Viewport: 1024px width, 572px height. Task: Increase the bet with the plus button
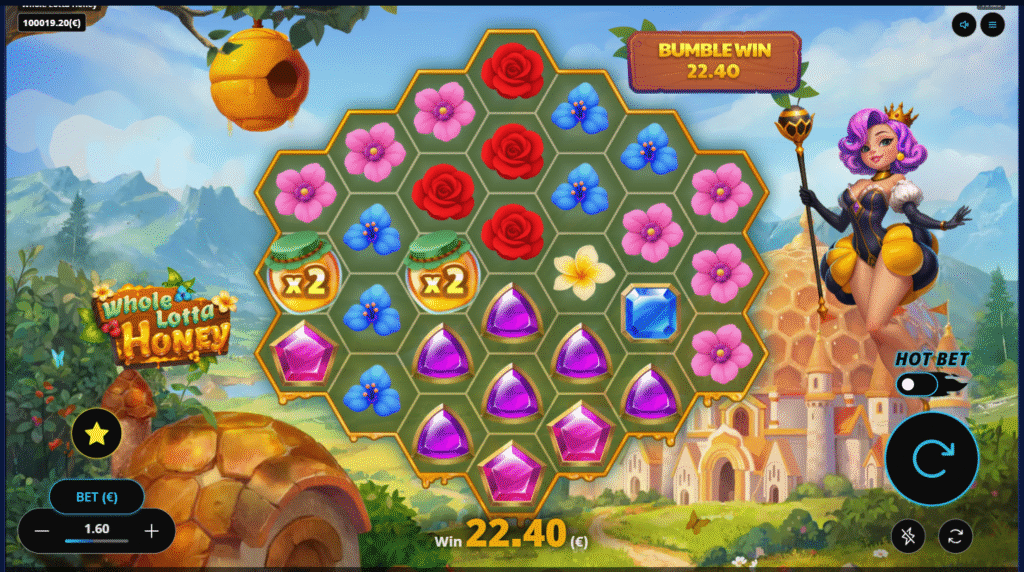coord(151,531)
